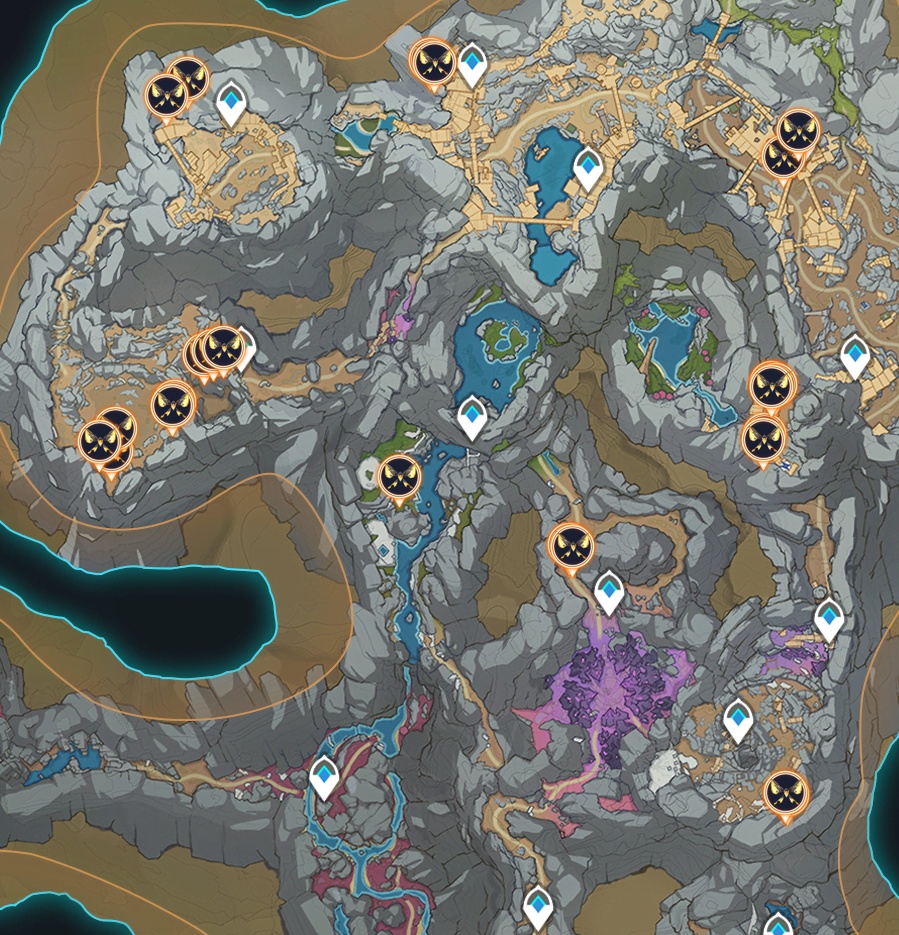The image size is (899, 935).
Task: Click the waypoint pin below the island lake
Action: point(472,416)
